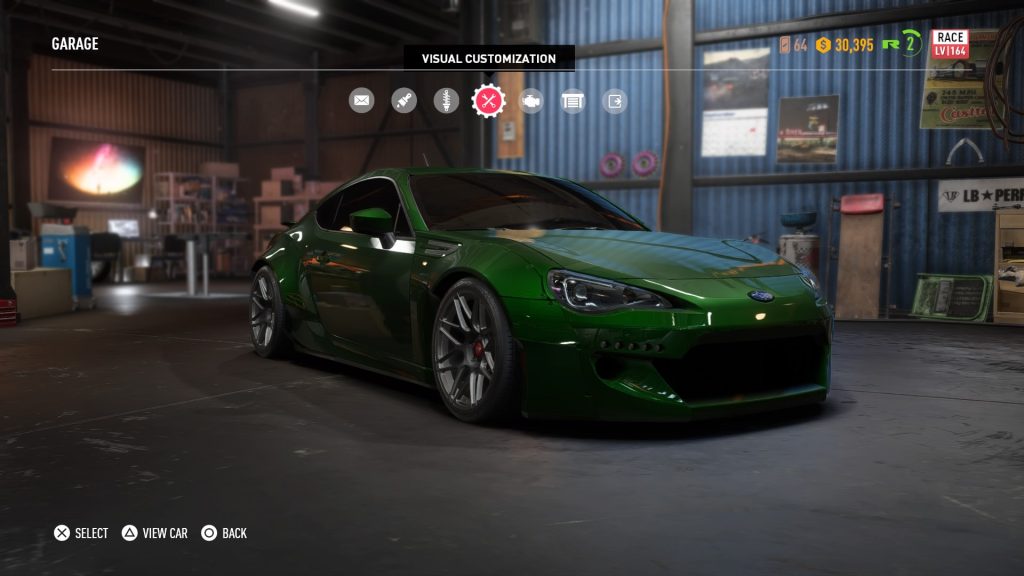Choose the Visual Customization wrench icon

tap(489, 100)
